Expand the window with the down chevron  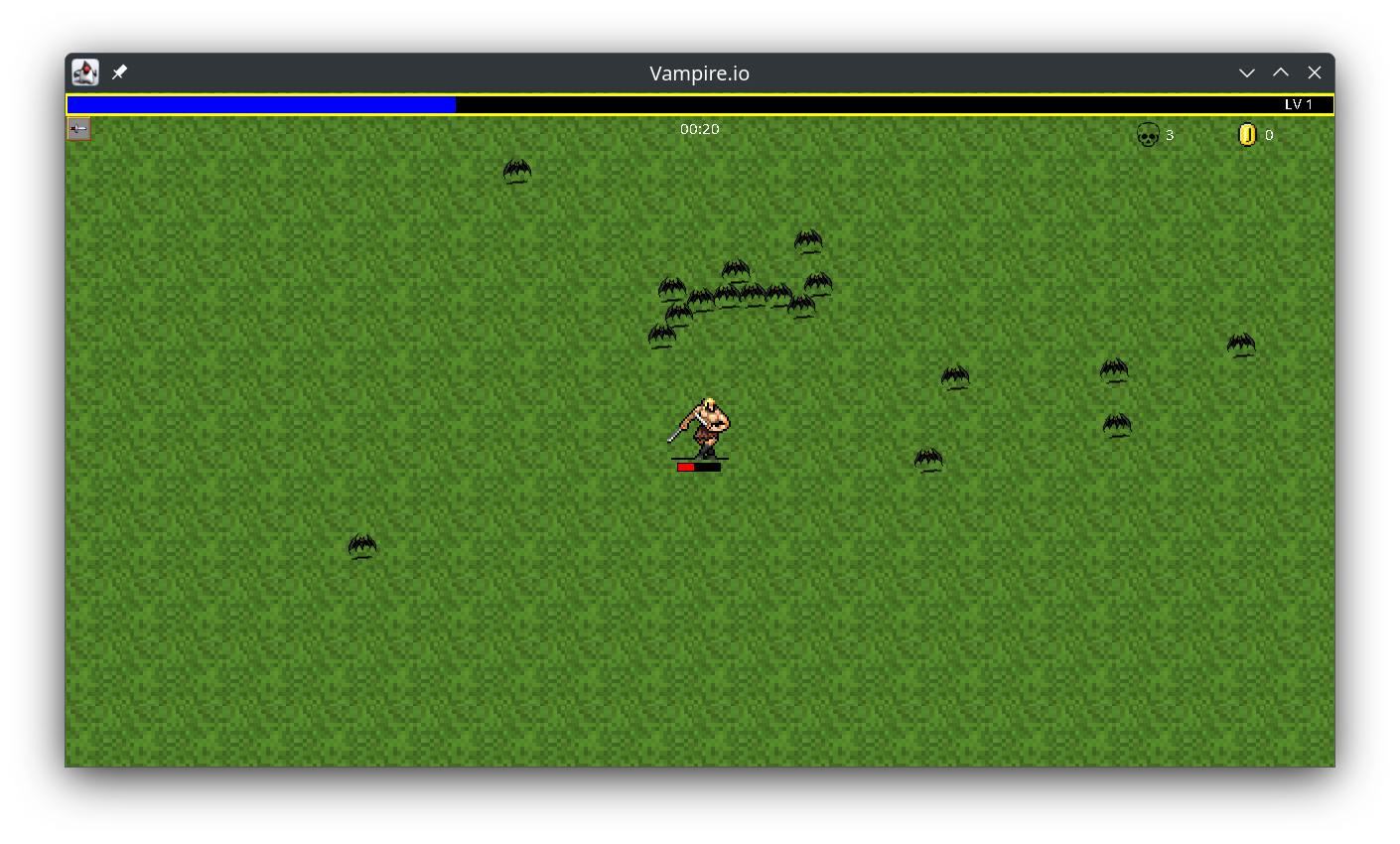[x=1247, y=71]
